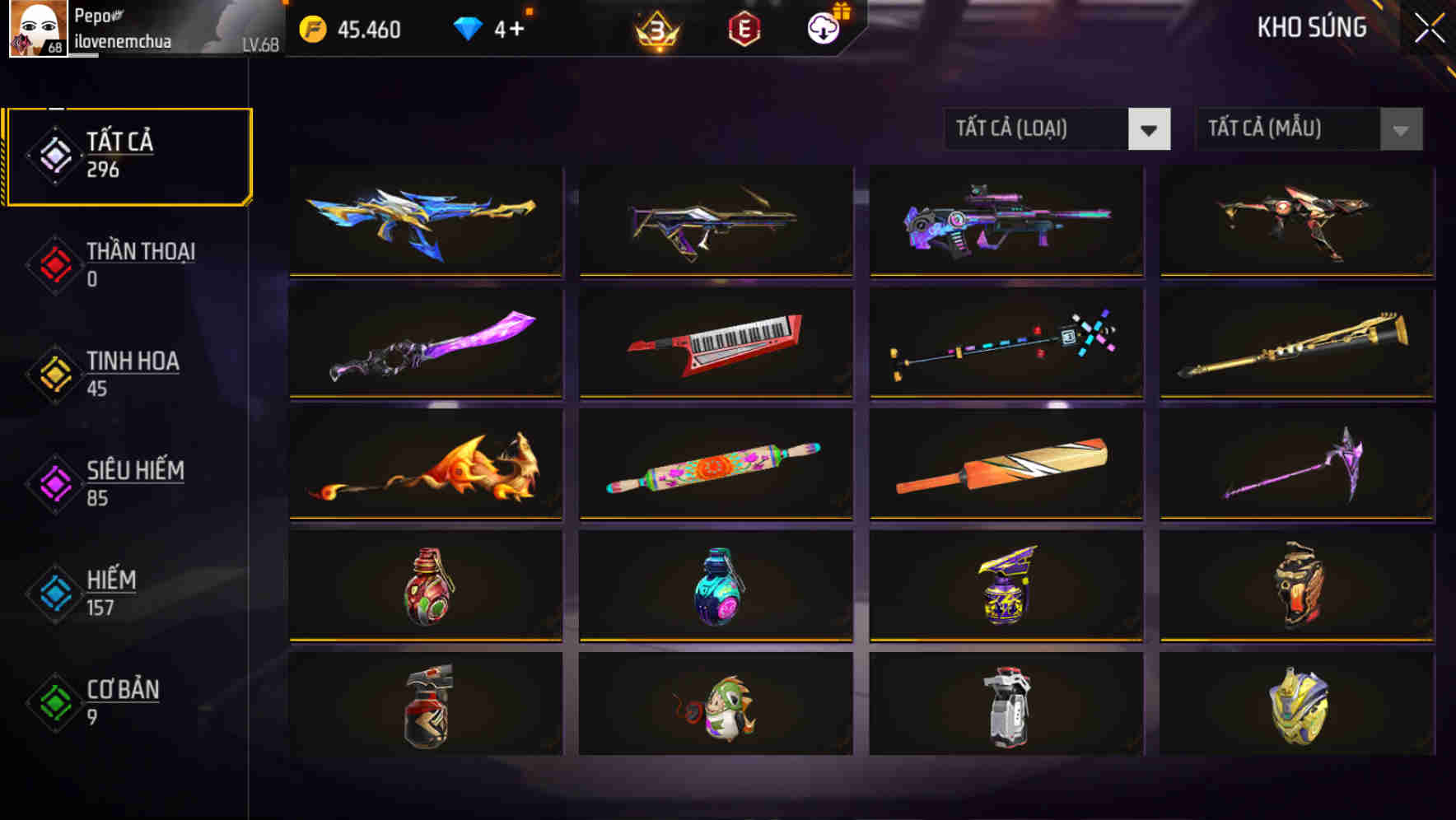Close the KHO SÚNG inventory screen
This screenshot has height=820, width=1456.
(1429, 27)
